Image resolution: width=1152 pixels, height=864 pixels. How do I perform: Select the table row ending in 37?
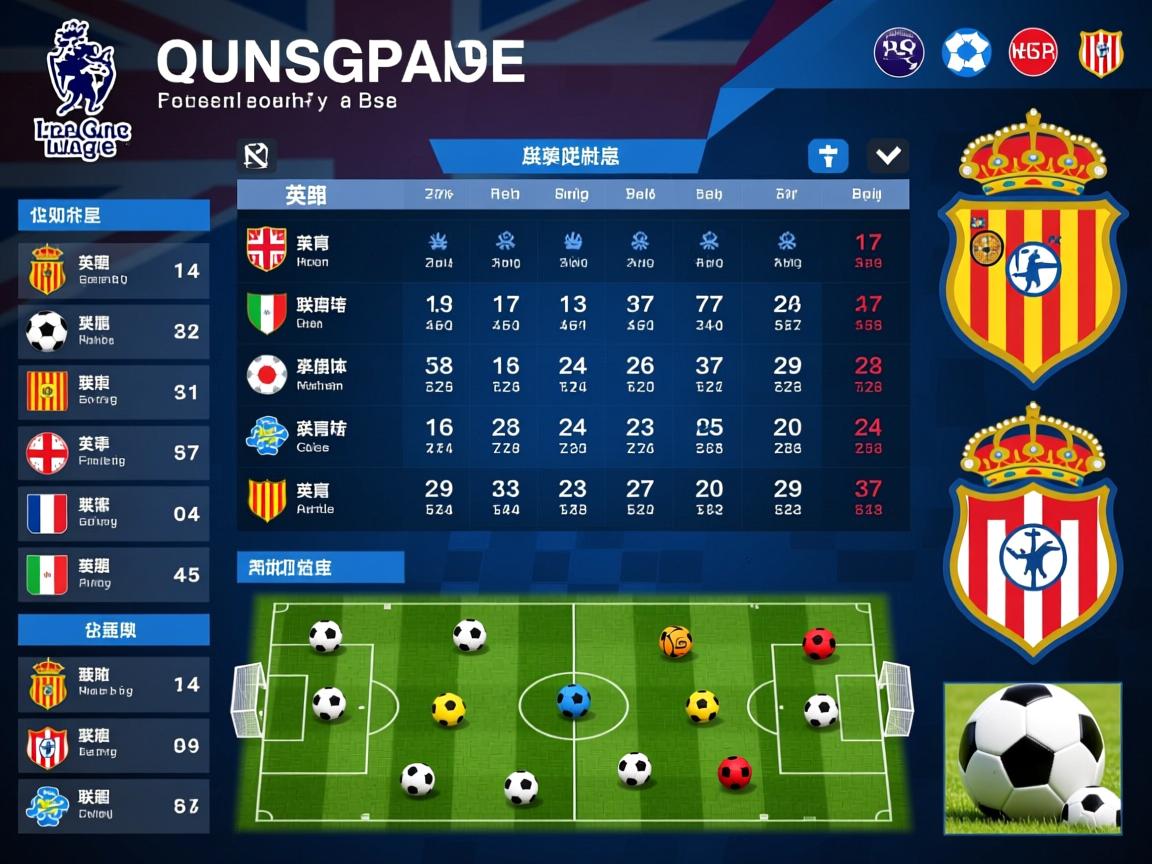[x=573, y=498]
